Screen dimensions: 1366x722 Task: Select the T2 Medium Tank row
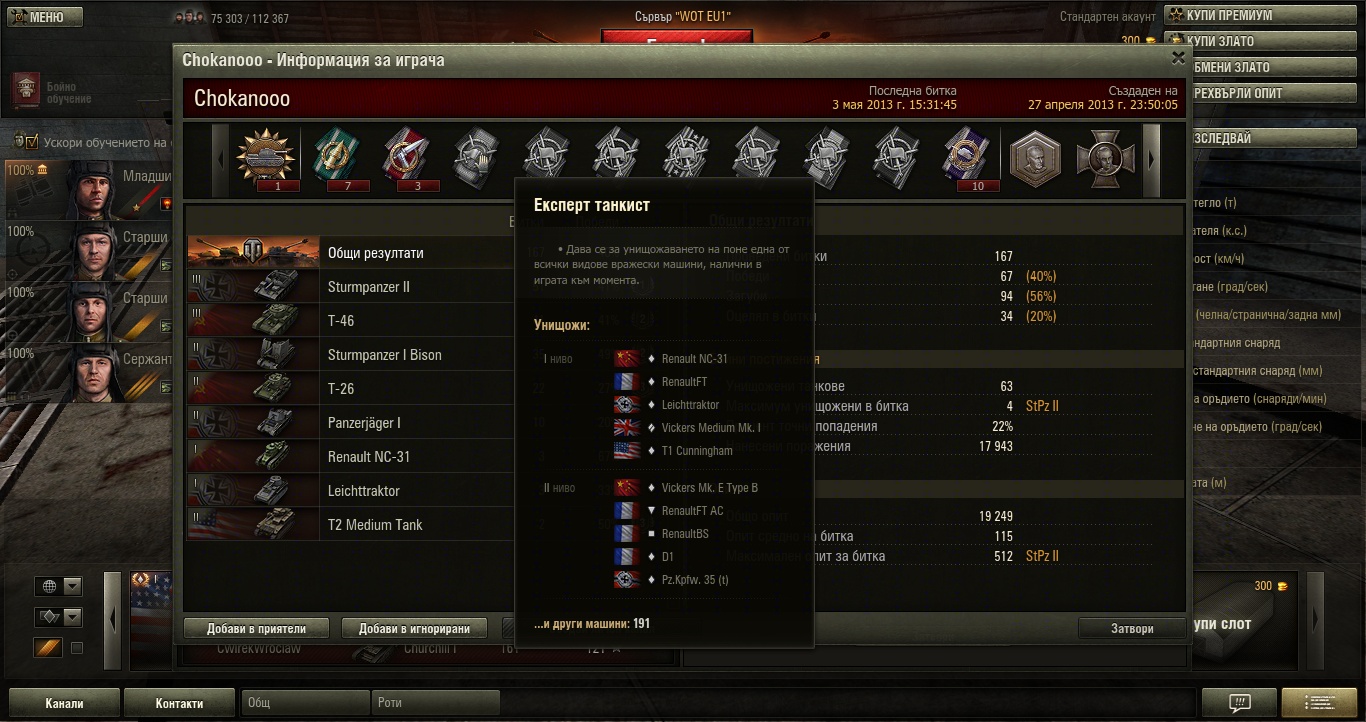click(x=375, y=525)
